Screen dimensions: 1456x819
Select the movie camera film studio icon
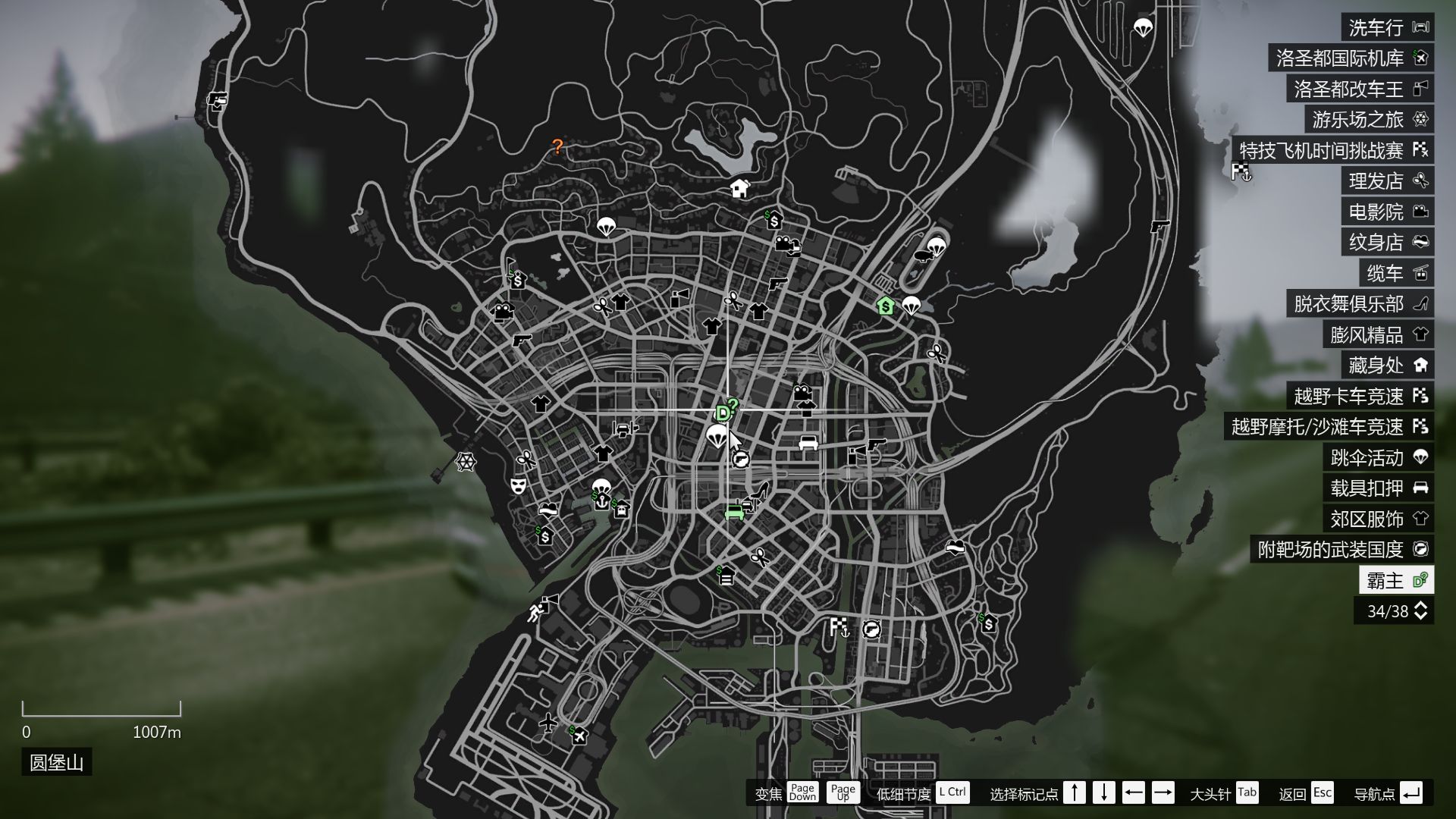(803, 394)
